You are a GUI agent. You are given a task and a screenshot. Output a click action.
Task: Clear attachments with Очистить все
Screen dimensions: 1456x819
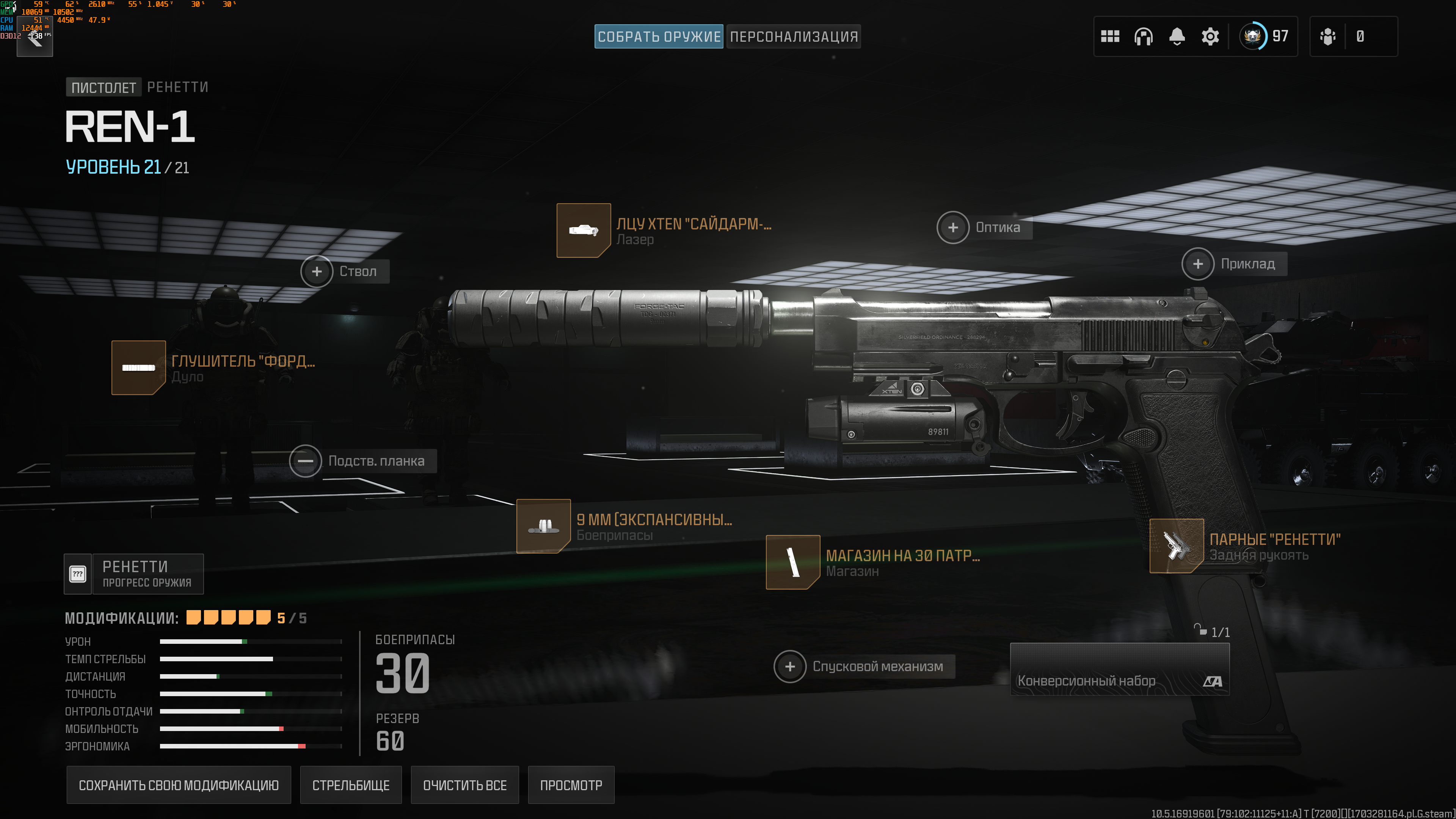464,785
